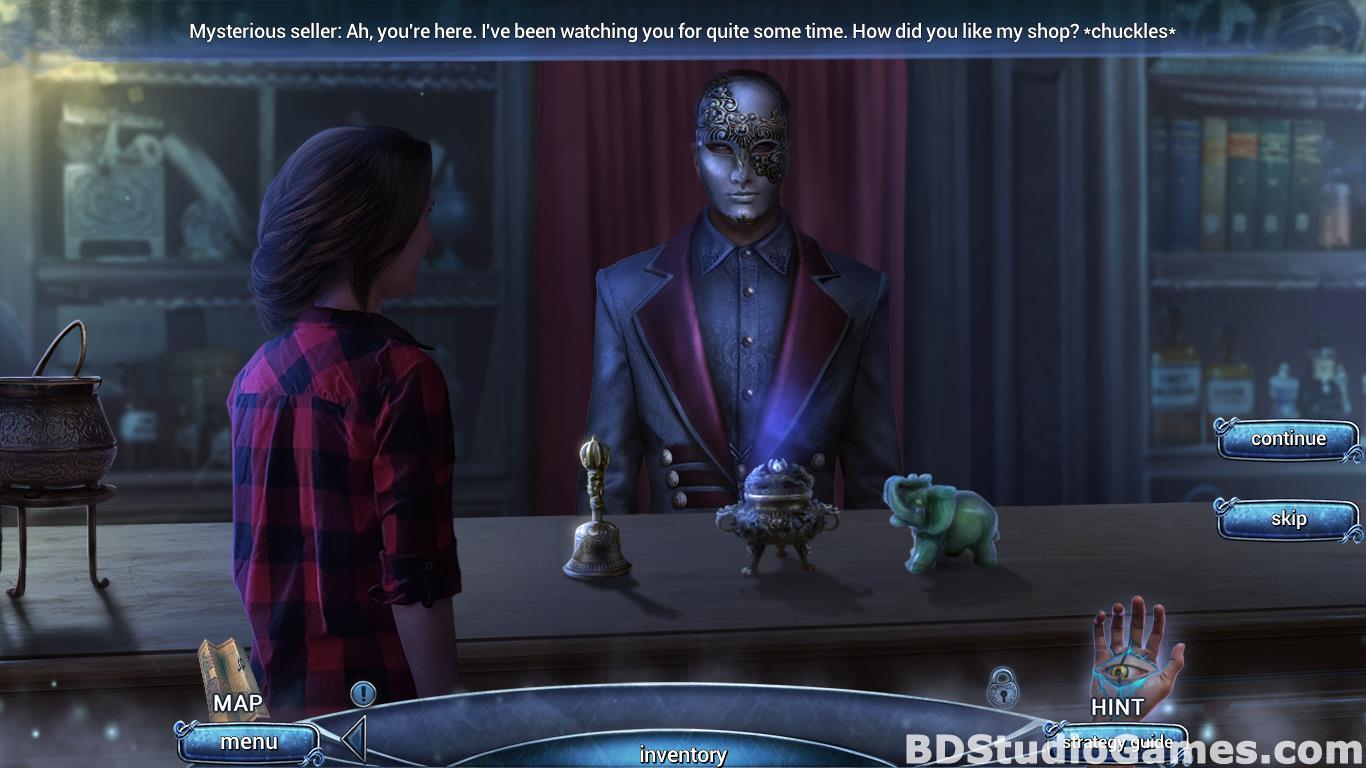
Task: Open the folded map icon
Action: (229, 670)
